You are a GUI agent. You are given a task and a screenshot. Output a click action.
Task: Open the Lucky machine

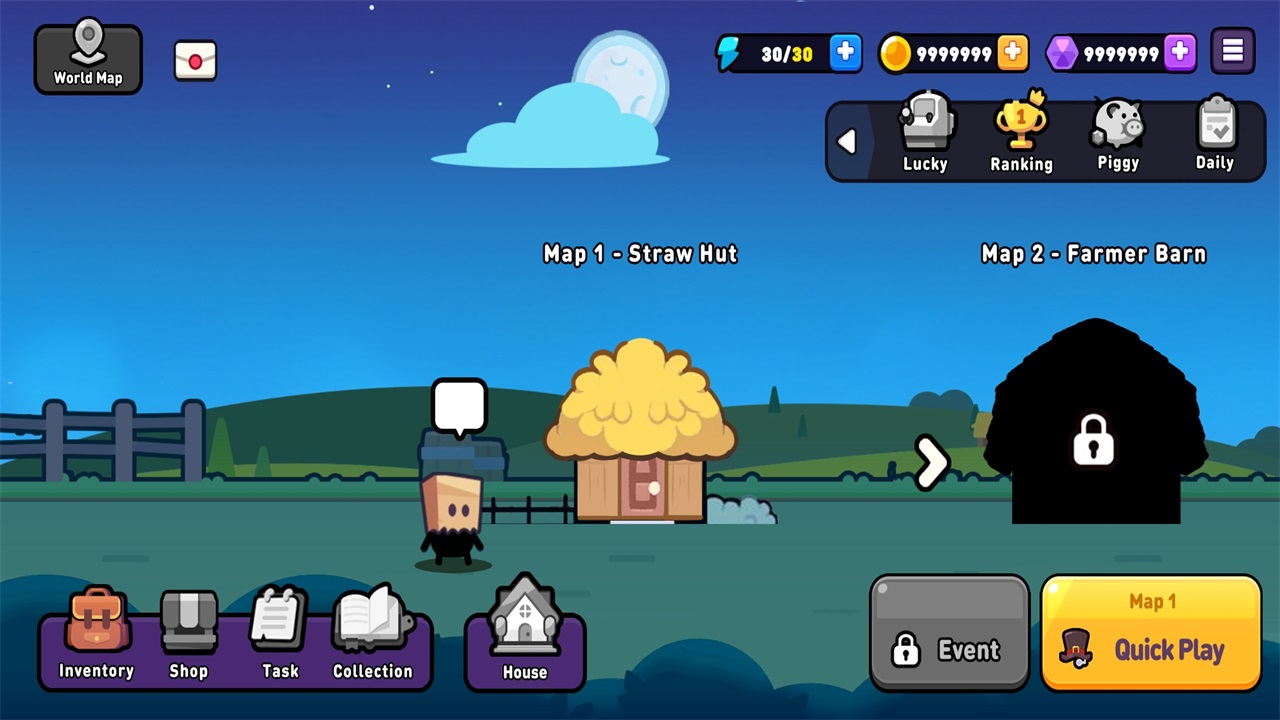(x=925, y=134)
